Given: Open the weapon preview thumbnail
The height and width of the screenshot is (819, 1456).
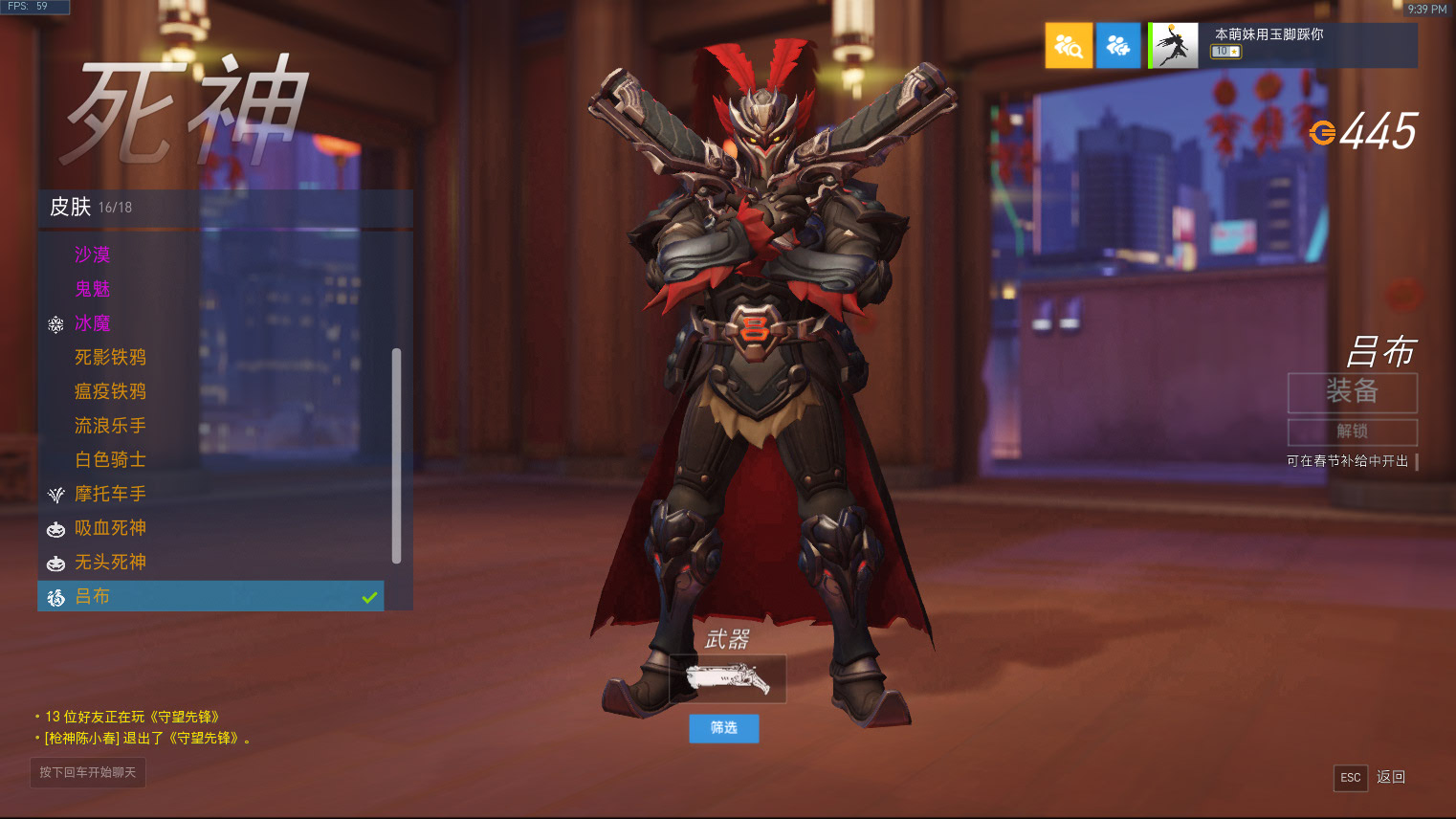Looking at the screenshot, I should [727, 679].
